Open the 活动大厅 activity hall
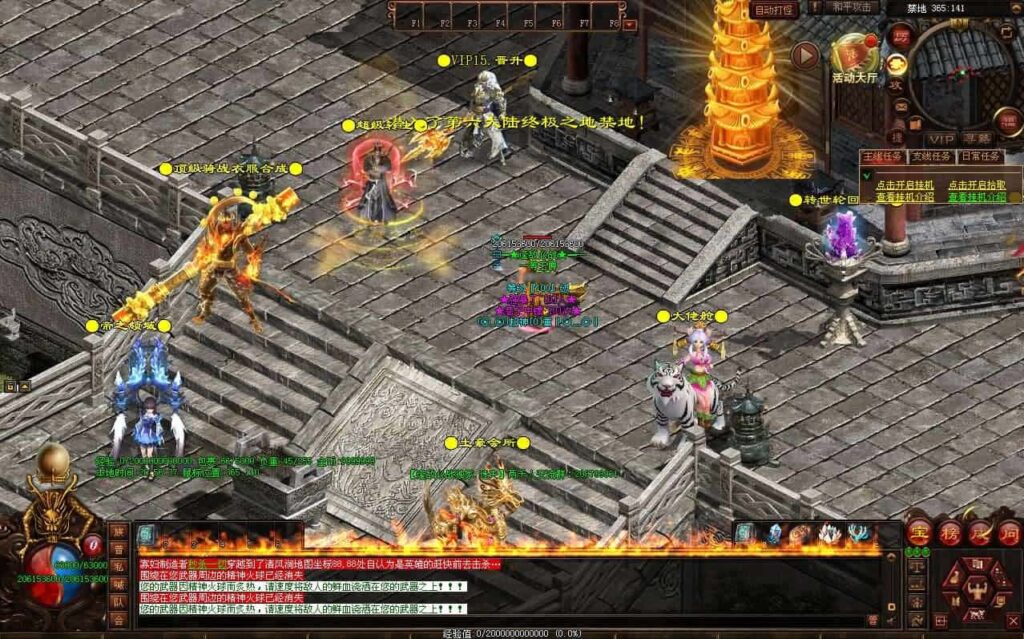The height and width of the screenshot is (639, 1024). 854,57
